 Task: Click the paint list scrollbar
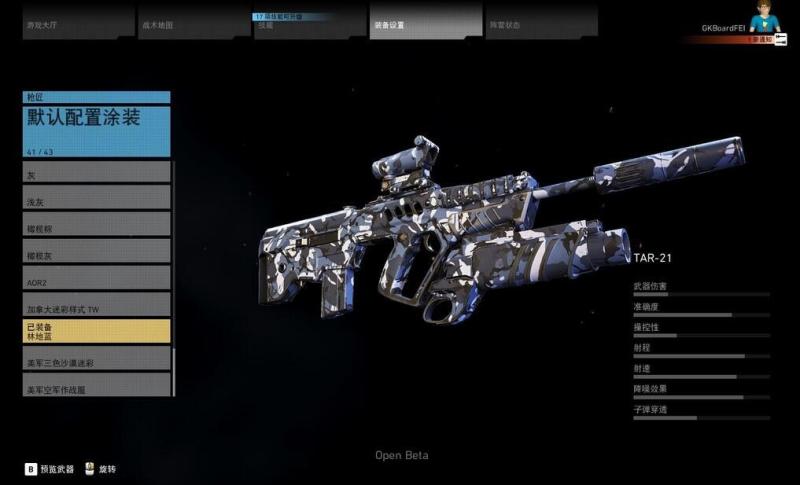175,278
